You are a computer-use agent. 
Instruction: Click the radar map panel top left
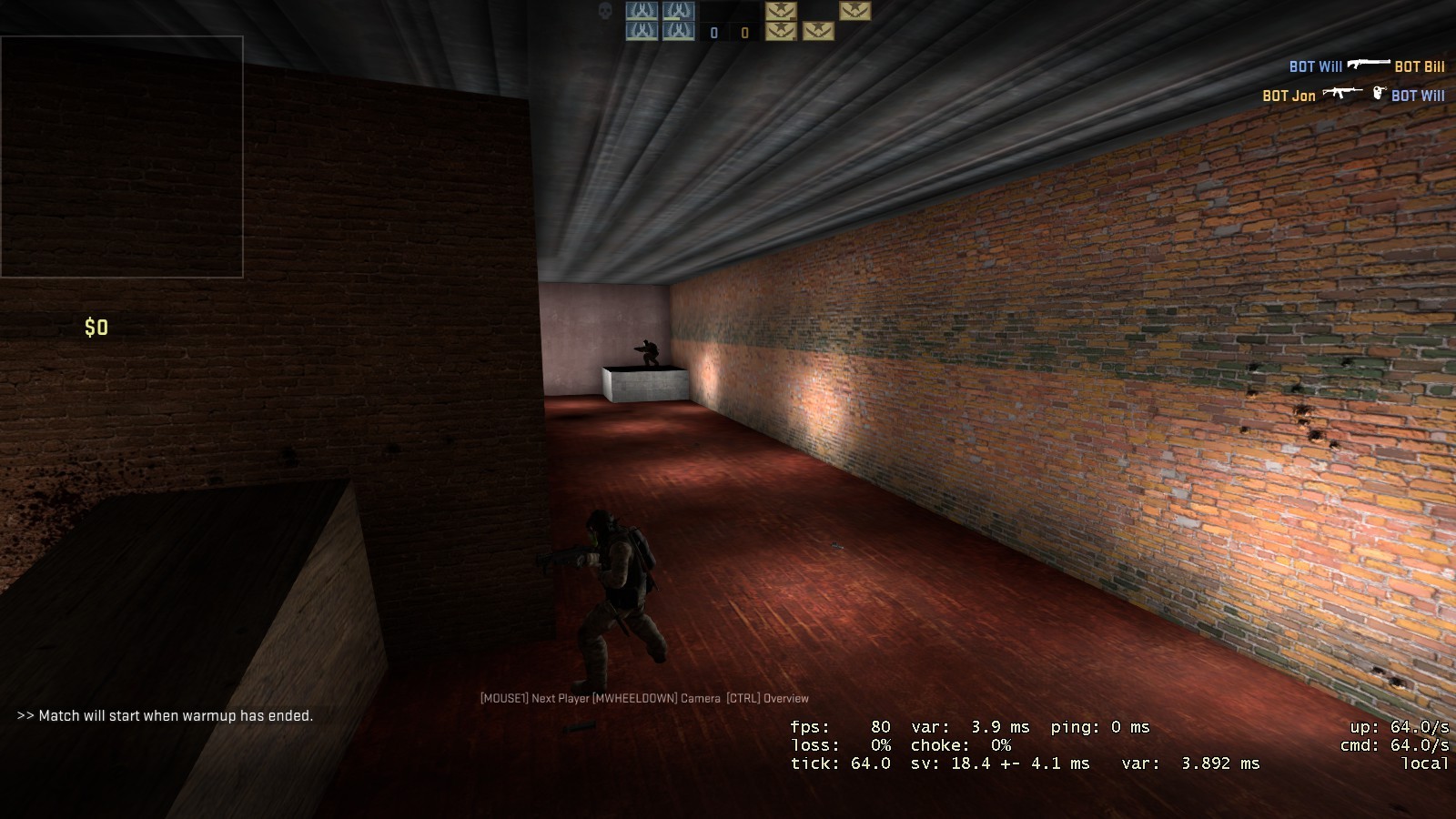coord(123,155)
